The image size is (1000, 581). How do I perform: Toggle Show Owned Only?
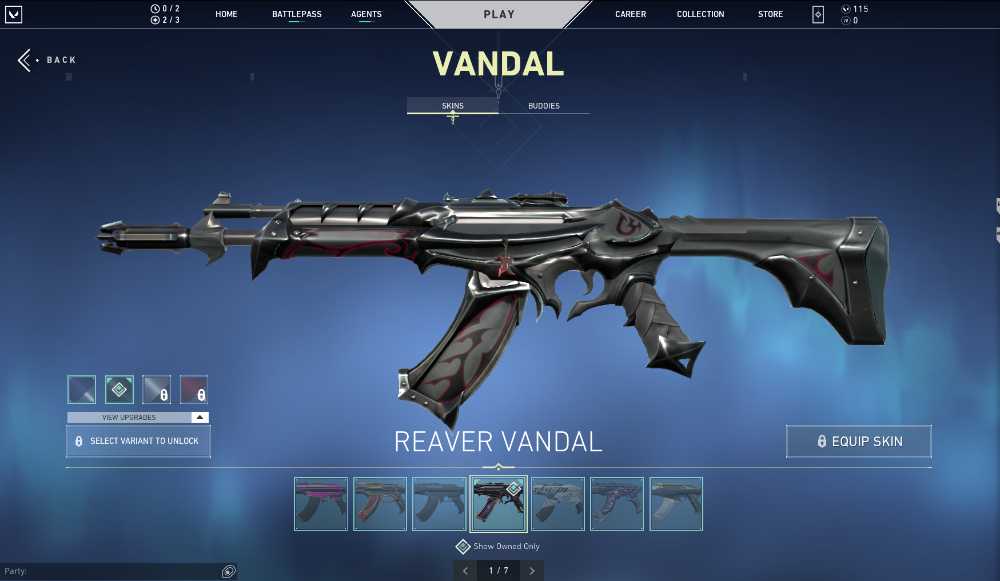point(463,547)
